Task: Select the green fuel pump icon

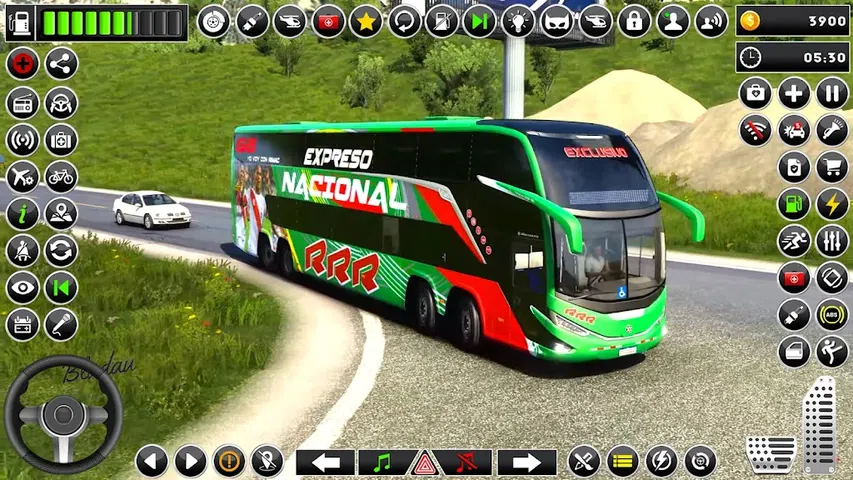Action: [794, 204]
